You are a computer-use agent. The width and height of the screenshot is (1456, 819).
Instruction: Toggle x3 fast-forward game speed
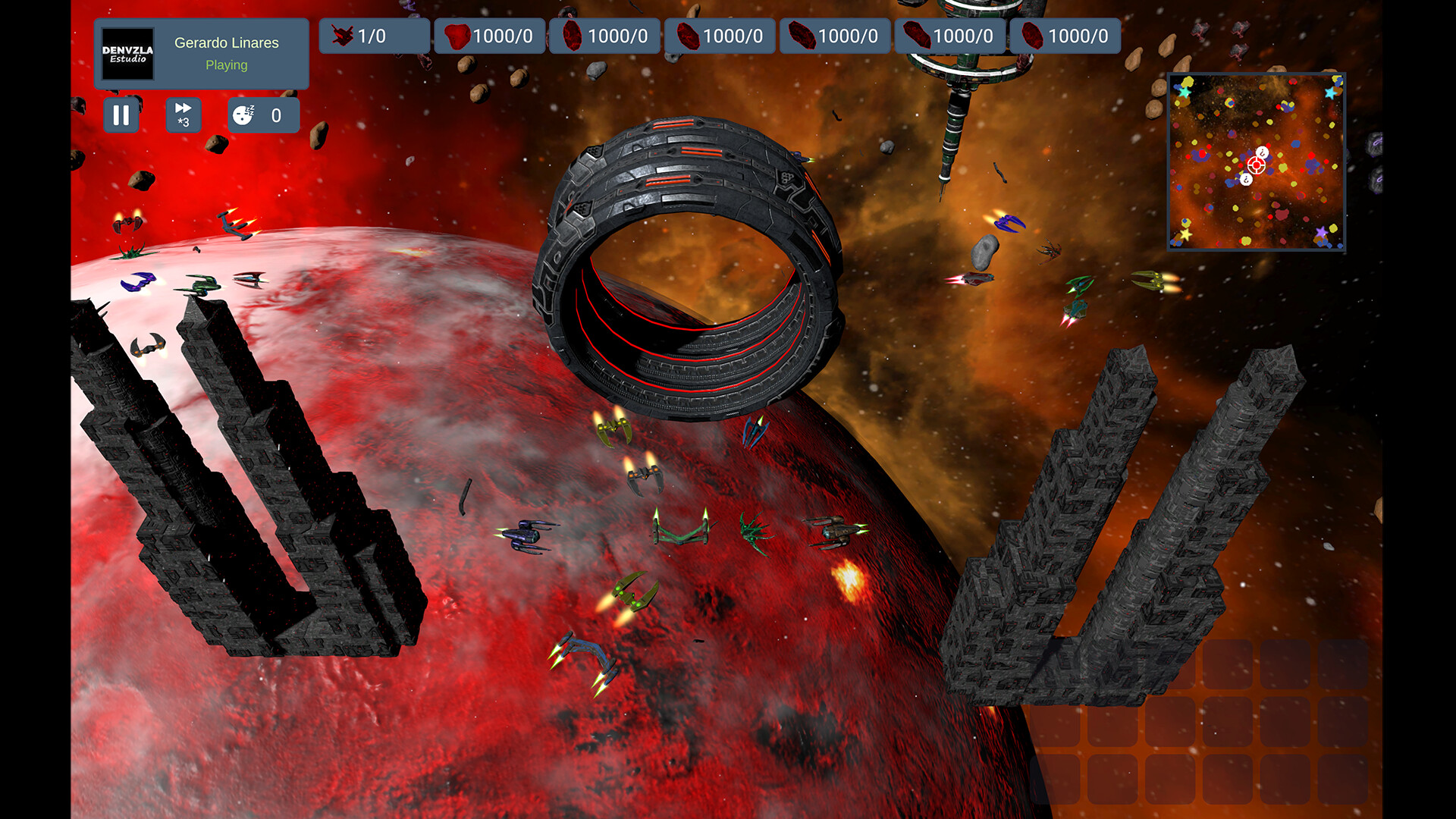pyautogui.click(x=183, y=115)
